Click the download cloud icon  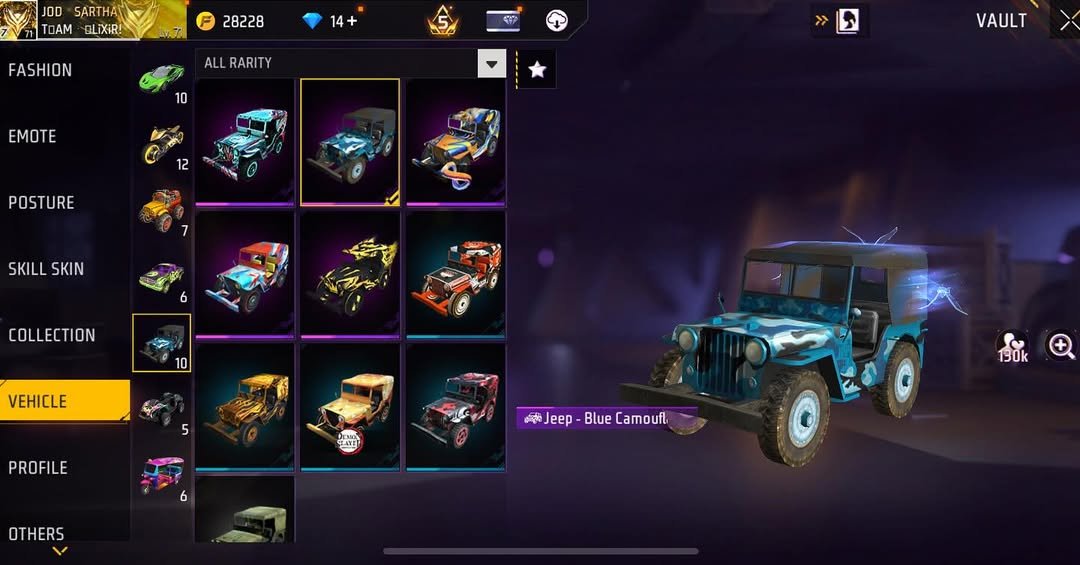click(557, 21)
